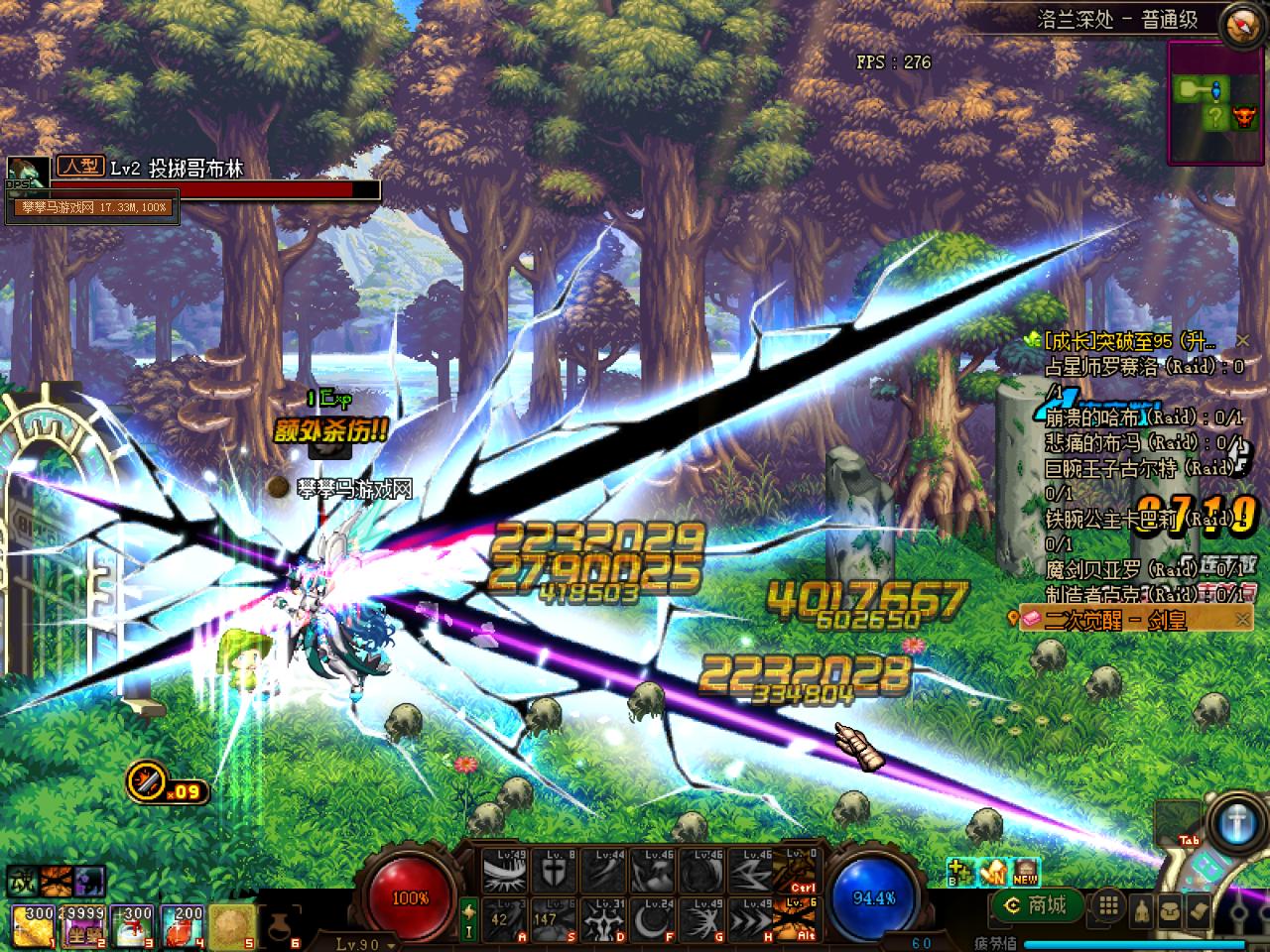Click the green plus icon labeled B
Image resolution: width=1270 pixels, height=952 pixels.
[x=958, y=872]
